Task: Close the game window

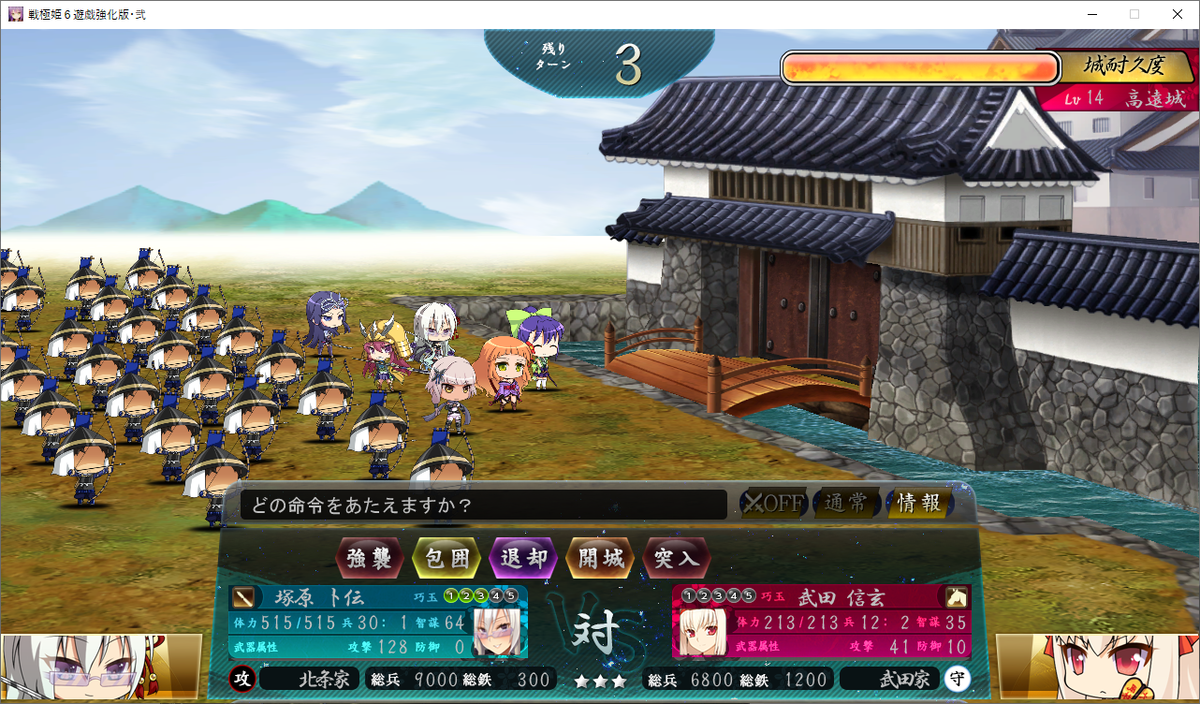Action: point(1177,14)
